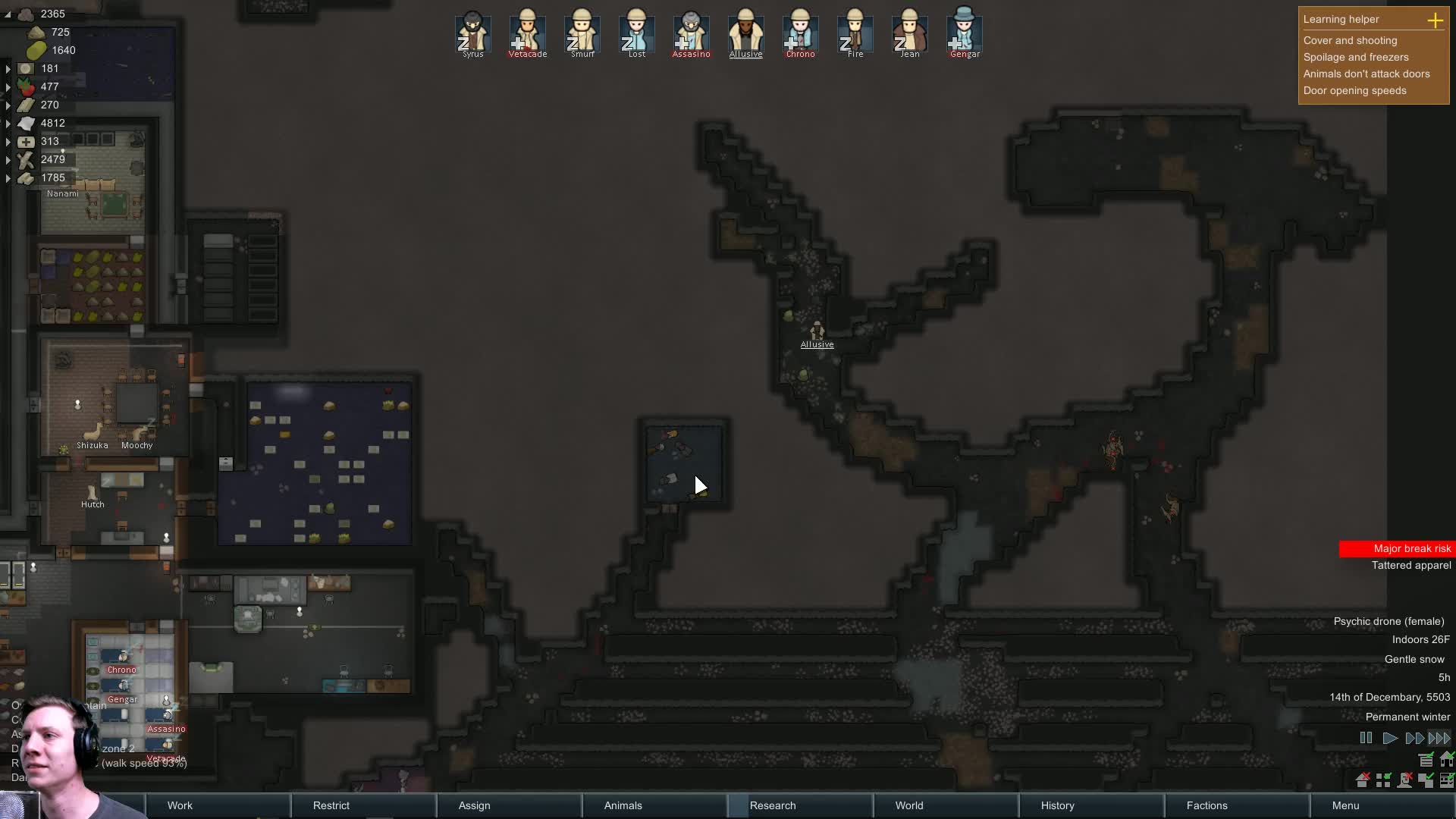Switch to the Assign tab
This screenshot has width=1456, height=819.
474,805
